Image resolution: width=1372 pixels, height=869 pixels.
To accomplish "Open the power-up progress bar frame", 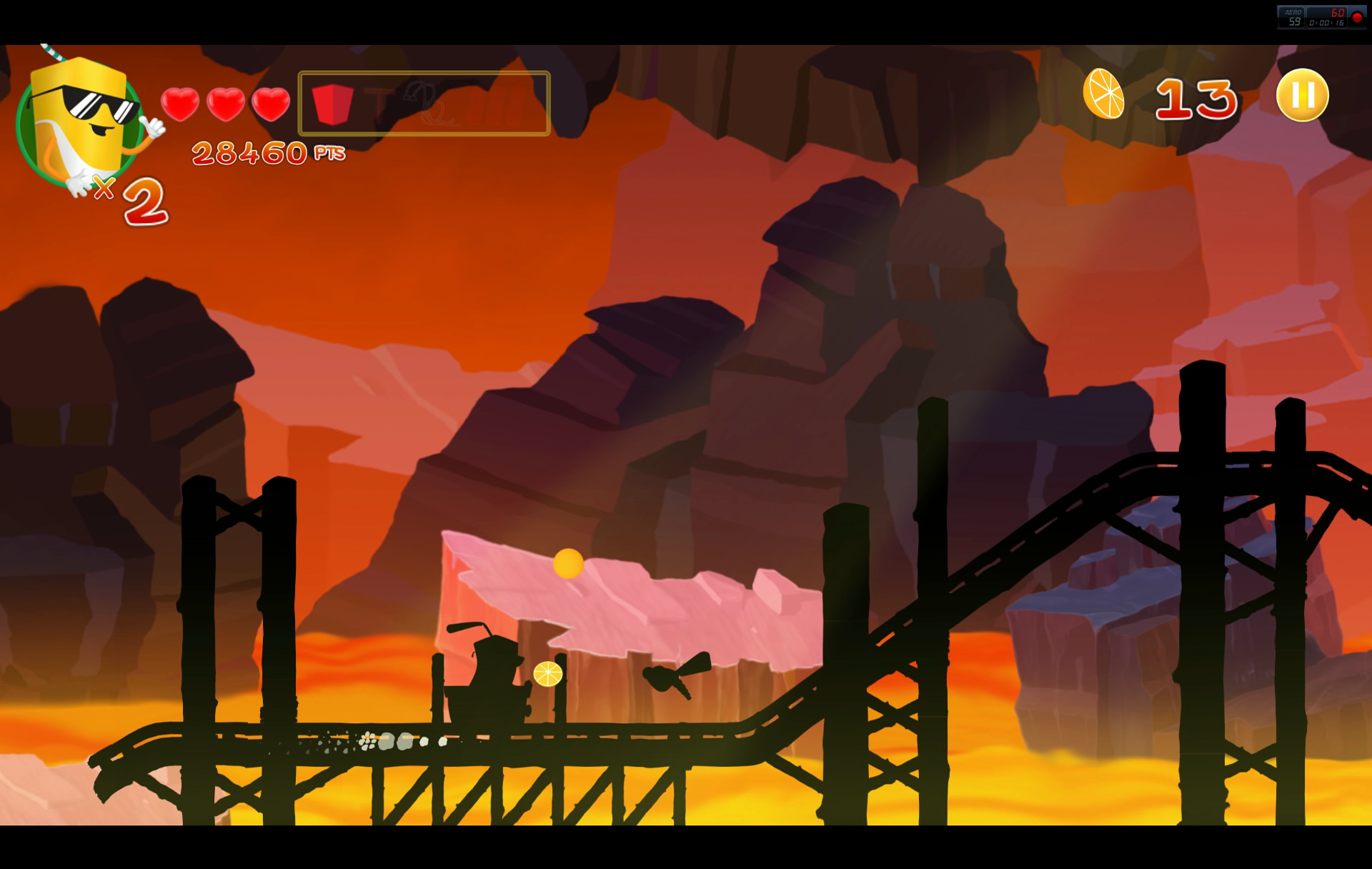I will [x=424, y=104].
